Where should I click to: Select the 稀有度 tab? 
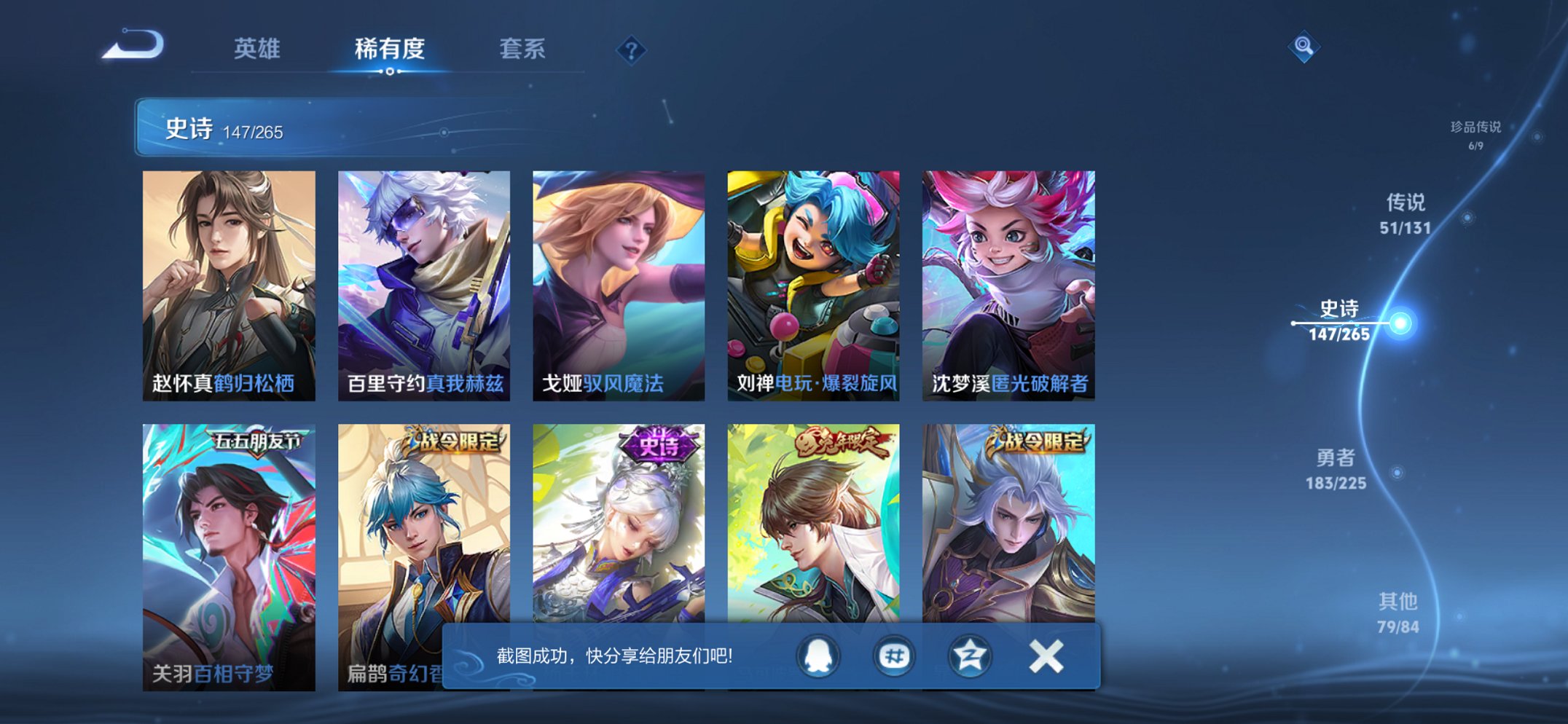pos(391,49)
